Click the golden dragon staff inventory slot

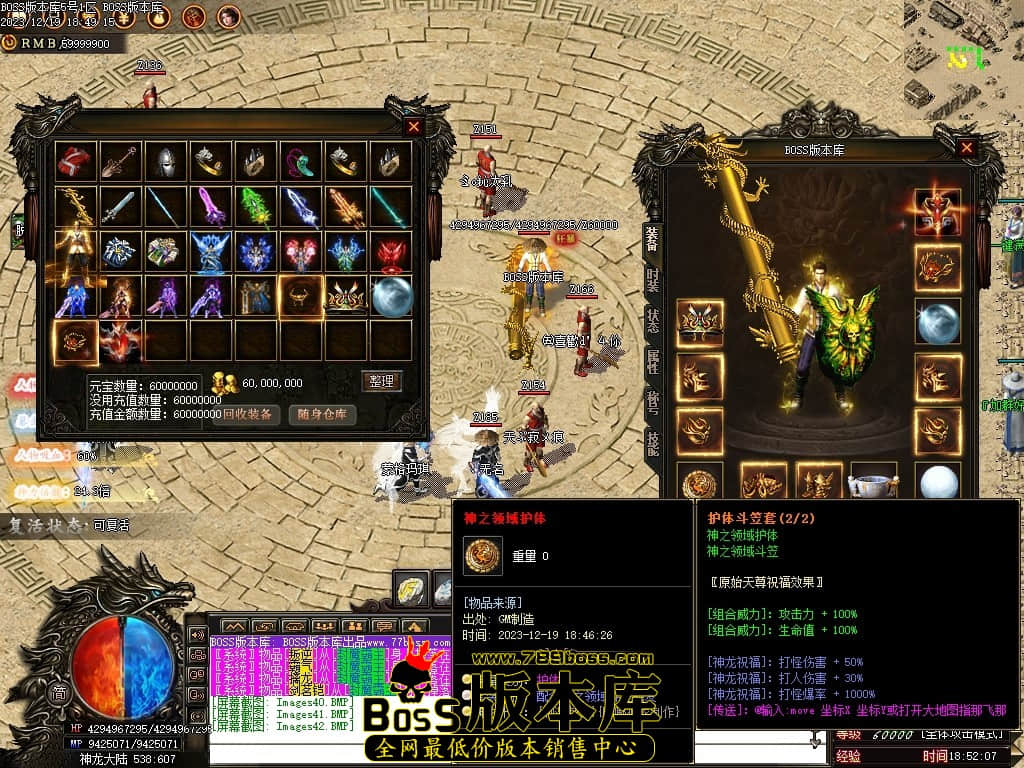pos(75,207)
